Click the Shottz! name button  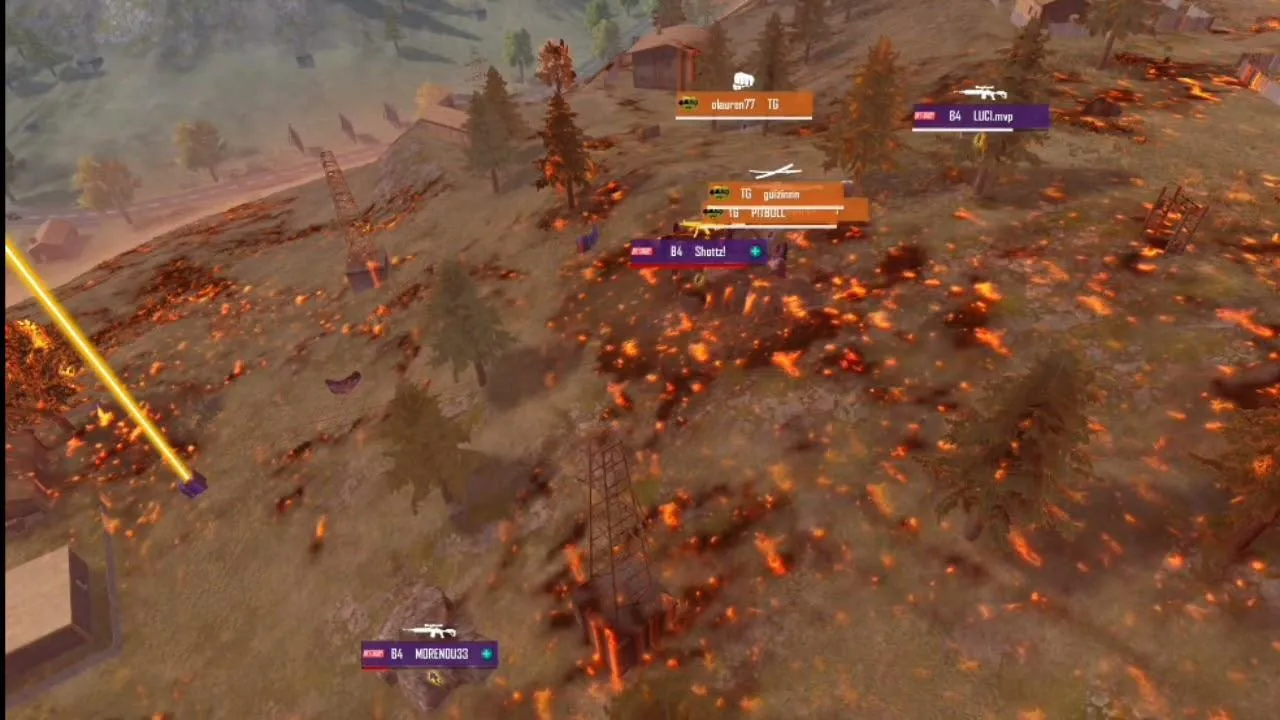[x=710, y=251]
